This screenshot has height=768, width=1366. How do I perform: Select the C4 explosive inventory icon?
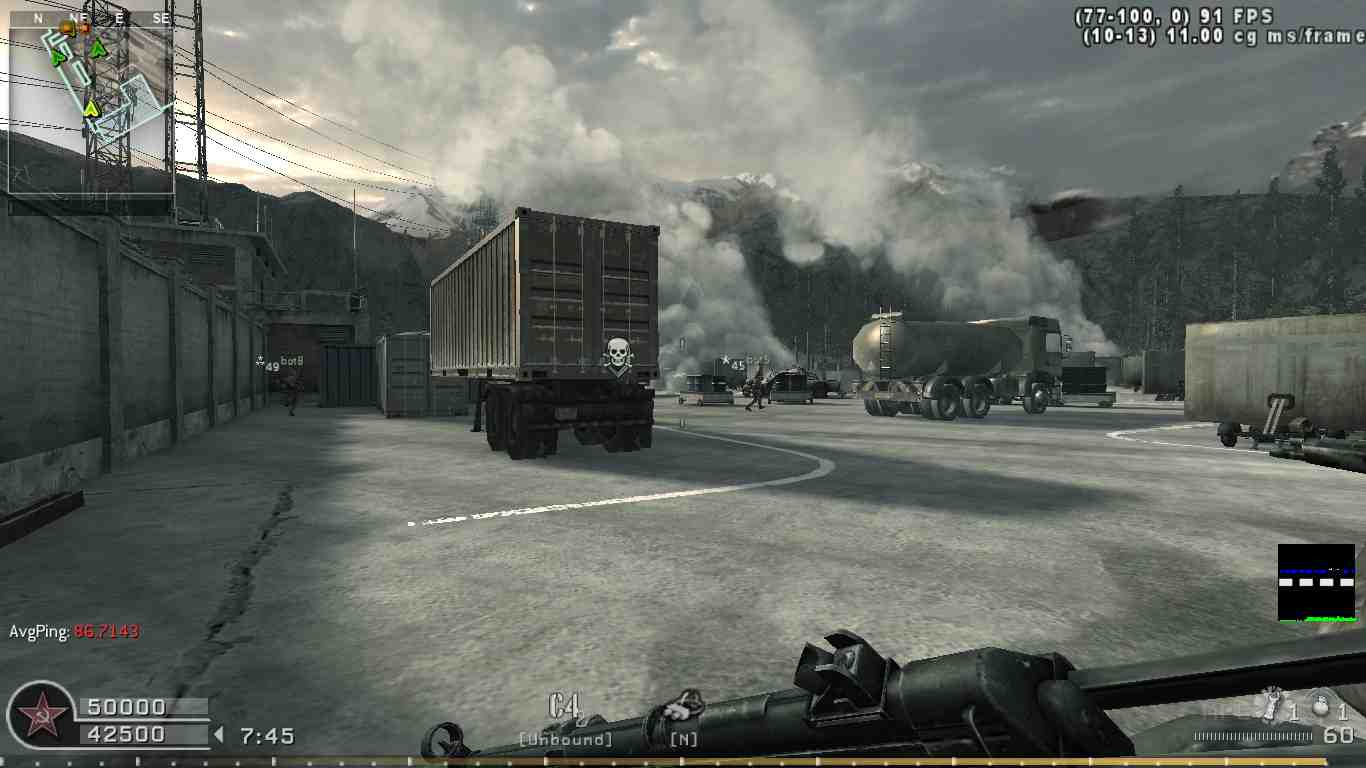tap(565, 708)
